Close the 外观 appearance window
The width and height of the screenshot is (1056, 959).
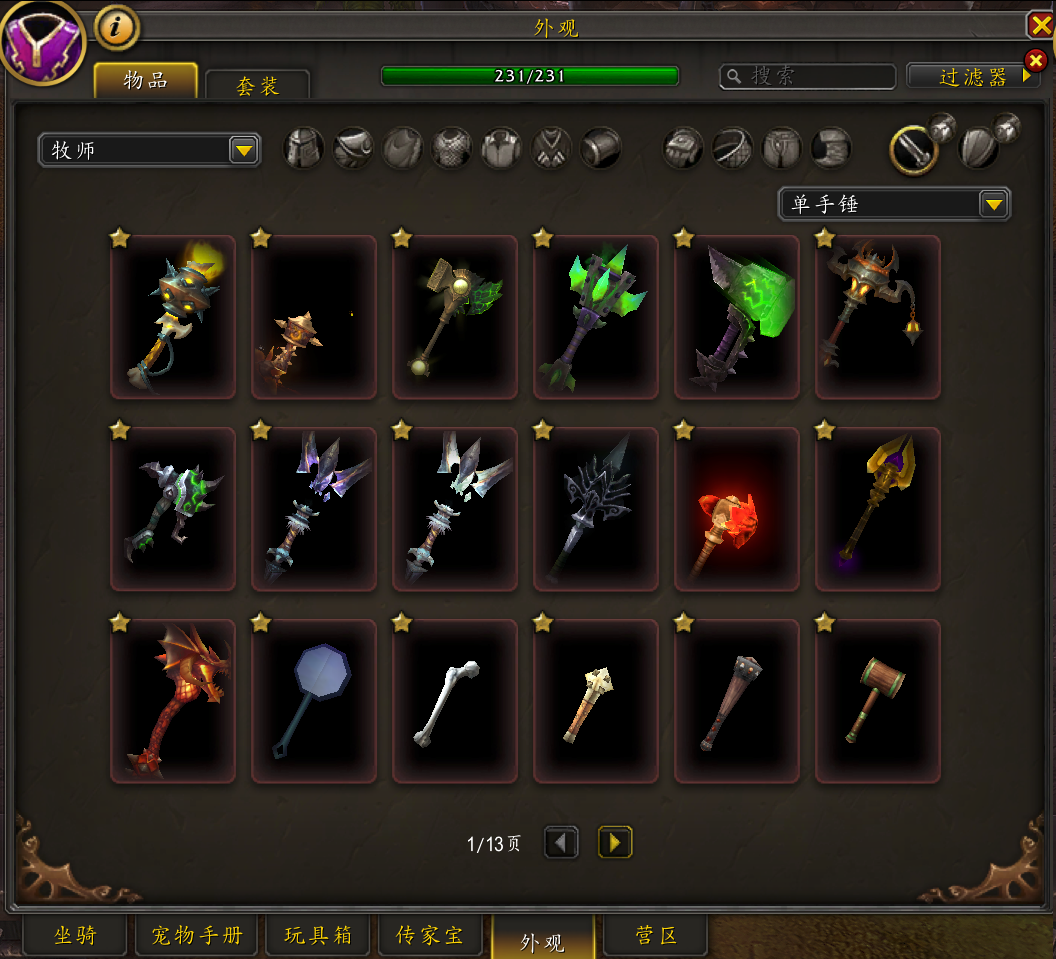pyautogui.click(x=1040, y=24)
